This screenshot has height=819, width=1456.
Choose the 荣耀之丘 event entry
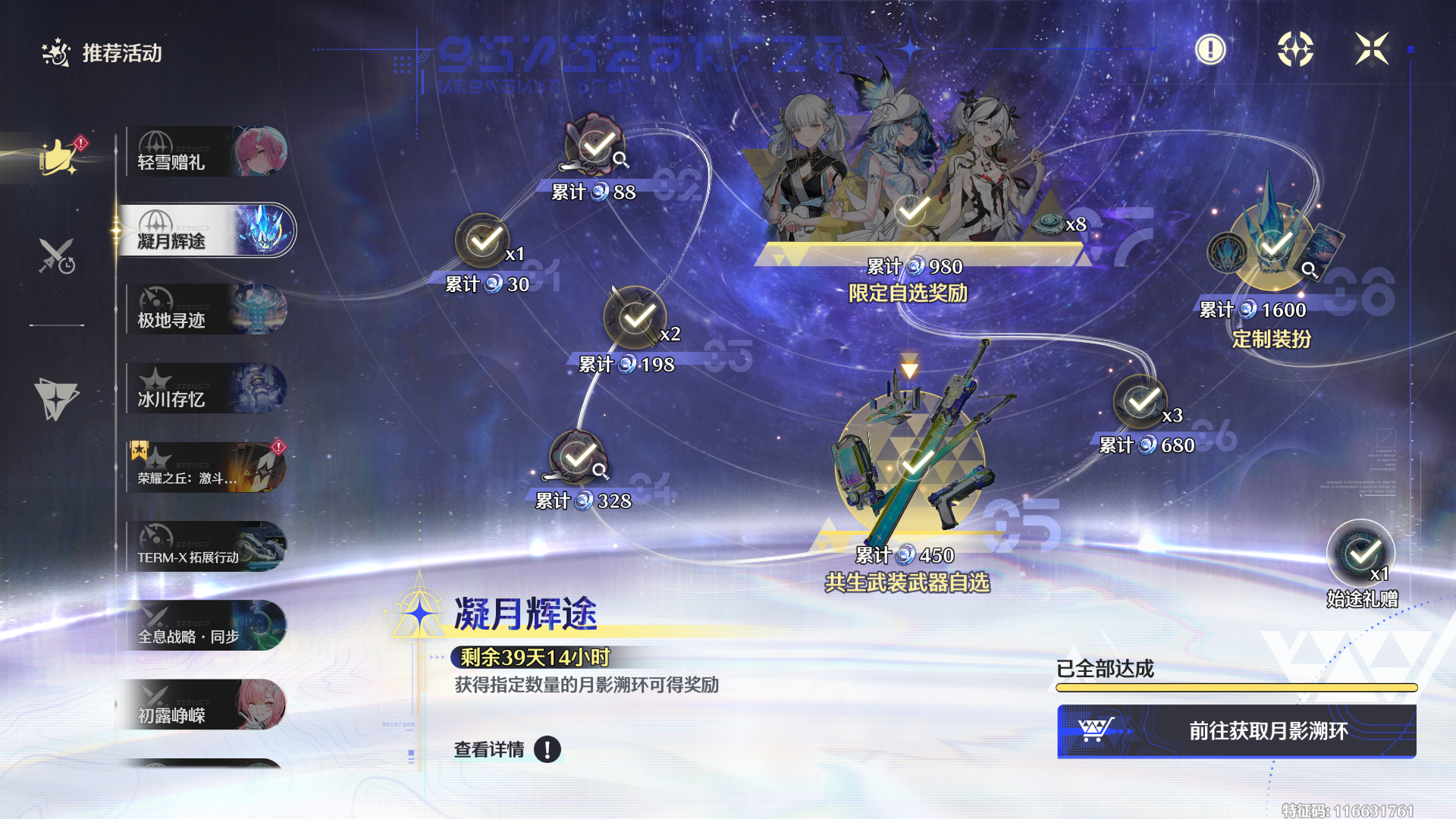pos(206,468)
